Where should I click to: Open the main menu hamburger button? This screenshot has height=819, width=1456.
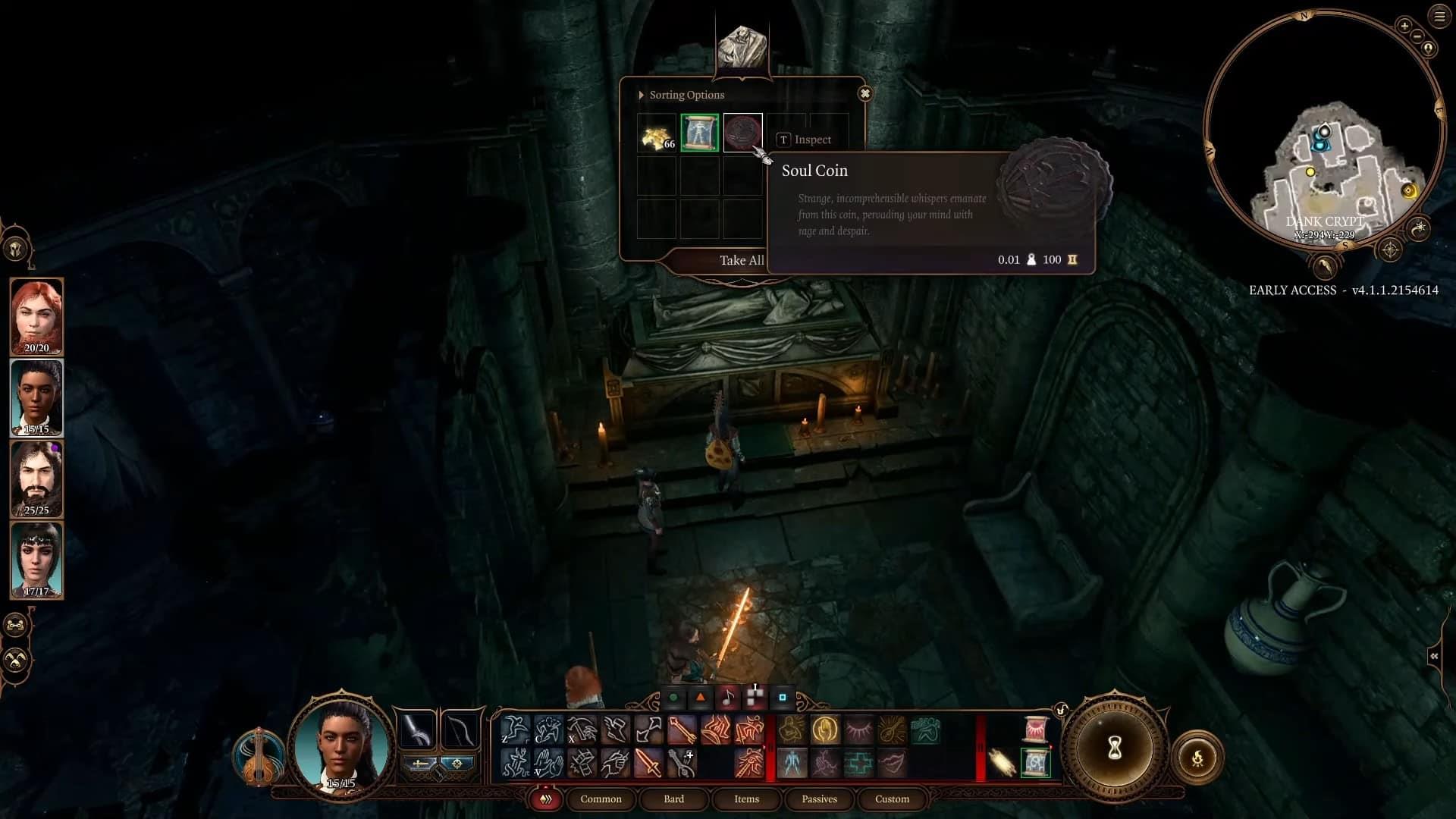1439,16
